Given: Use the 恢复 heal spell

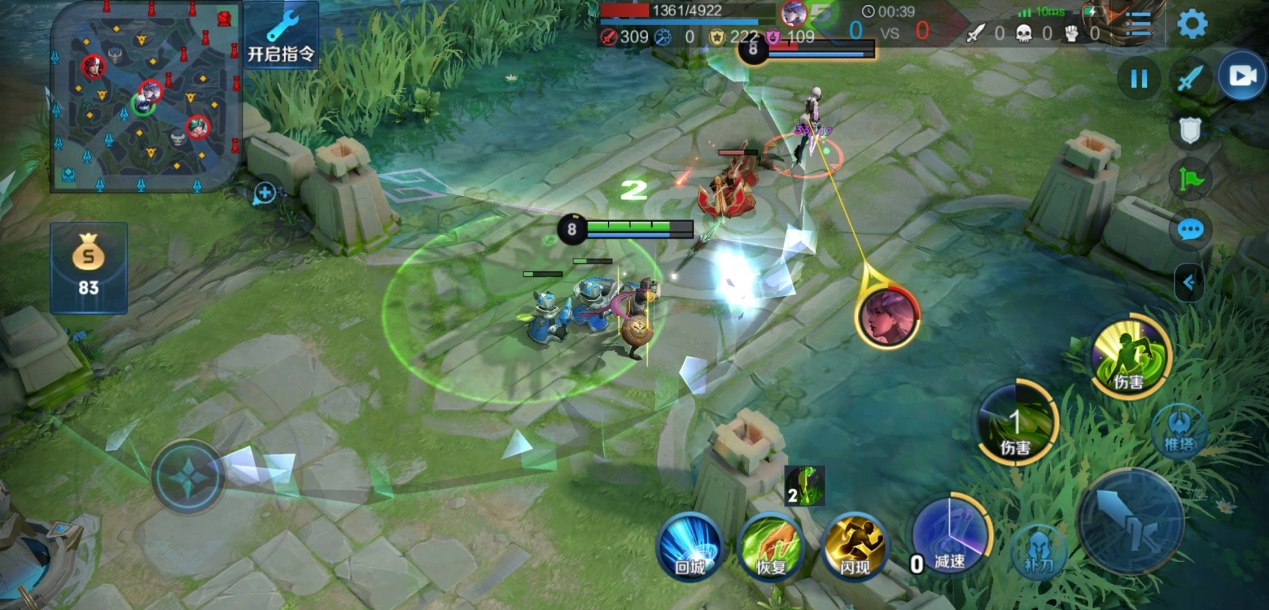Looking at the screenshot, I should [x=770, y=546].
